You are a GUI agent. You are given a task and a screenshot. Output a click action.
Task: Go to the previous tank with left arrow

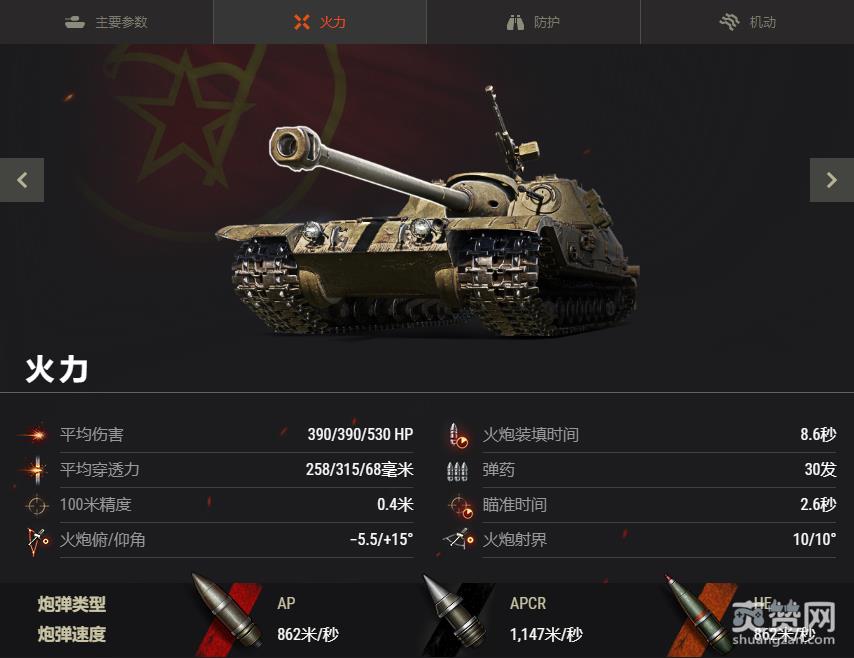[x=22, y=180]
